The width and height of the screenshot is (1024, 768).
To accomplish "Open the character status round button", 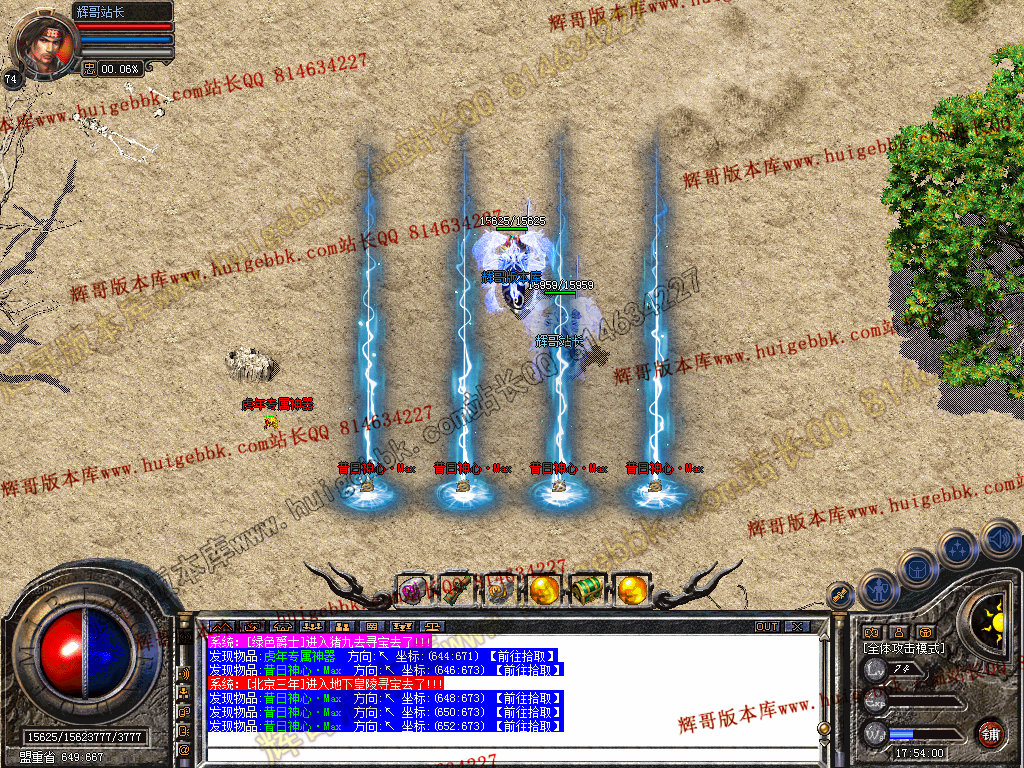I will pos(878,590).
